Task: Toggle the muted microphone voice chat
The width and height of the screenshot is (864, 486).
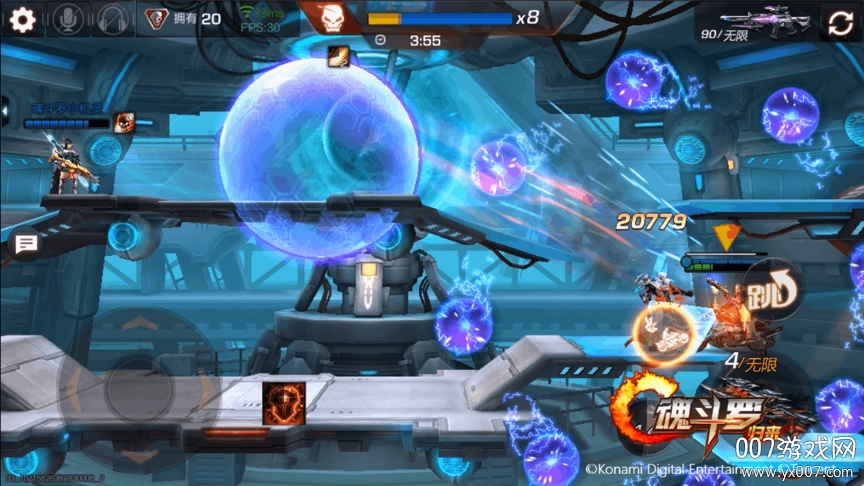Action: click(x=68, y=19)
